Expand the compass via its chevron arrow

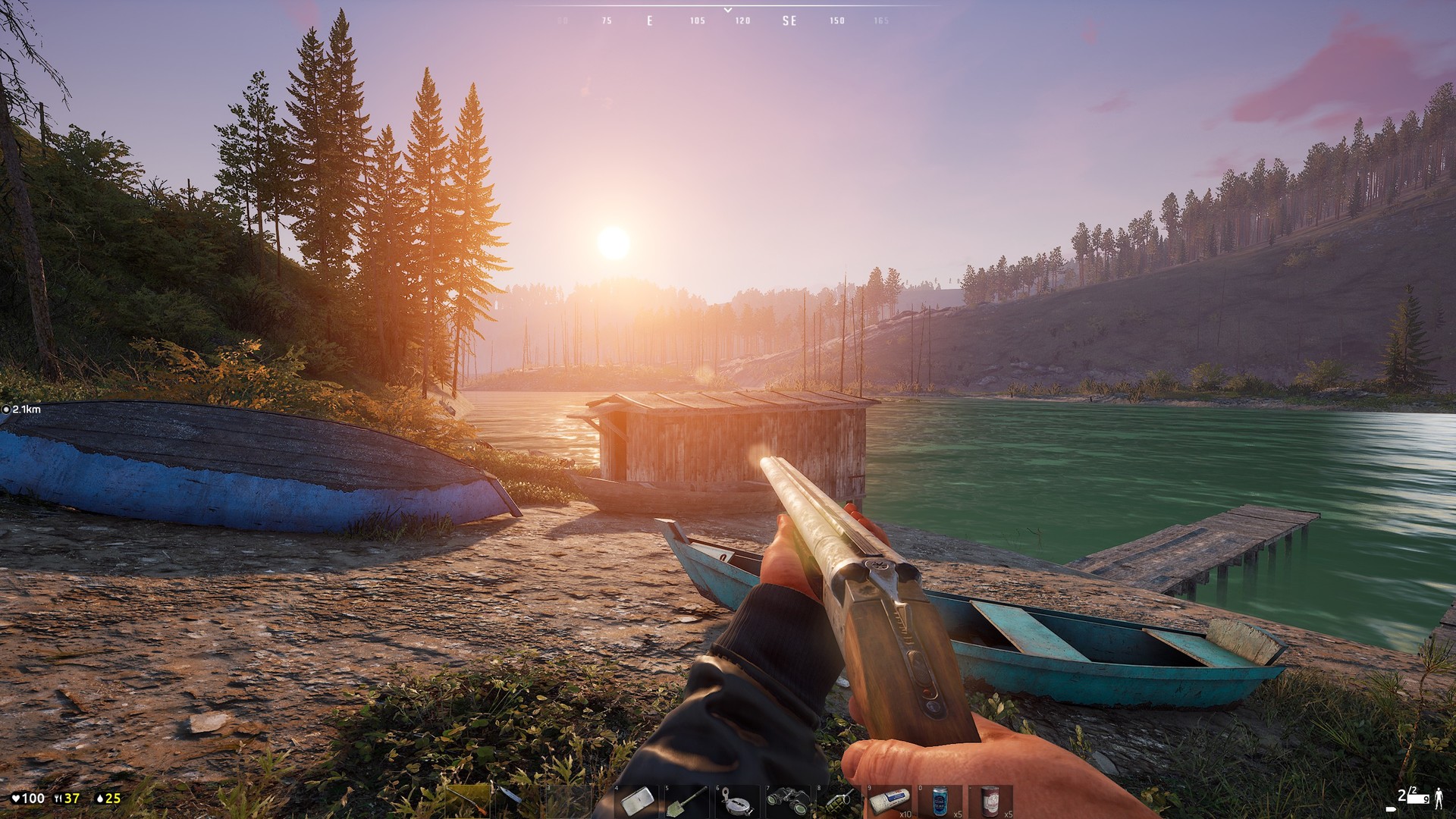coord(727,8)
